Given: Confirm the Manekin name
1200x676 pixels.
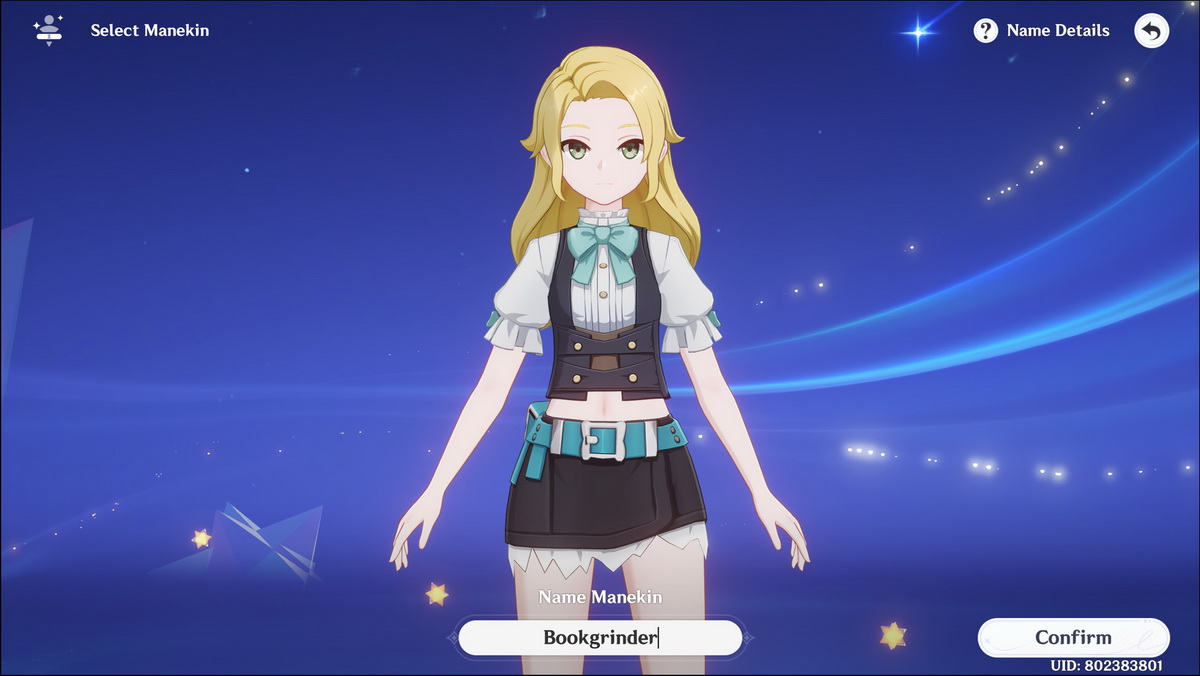Looking at the screenshot, I should pos(1072,637).
